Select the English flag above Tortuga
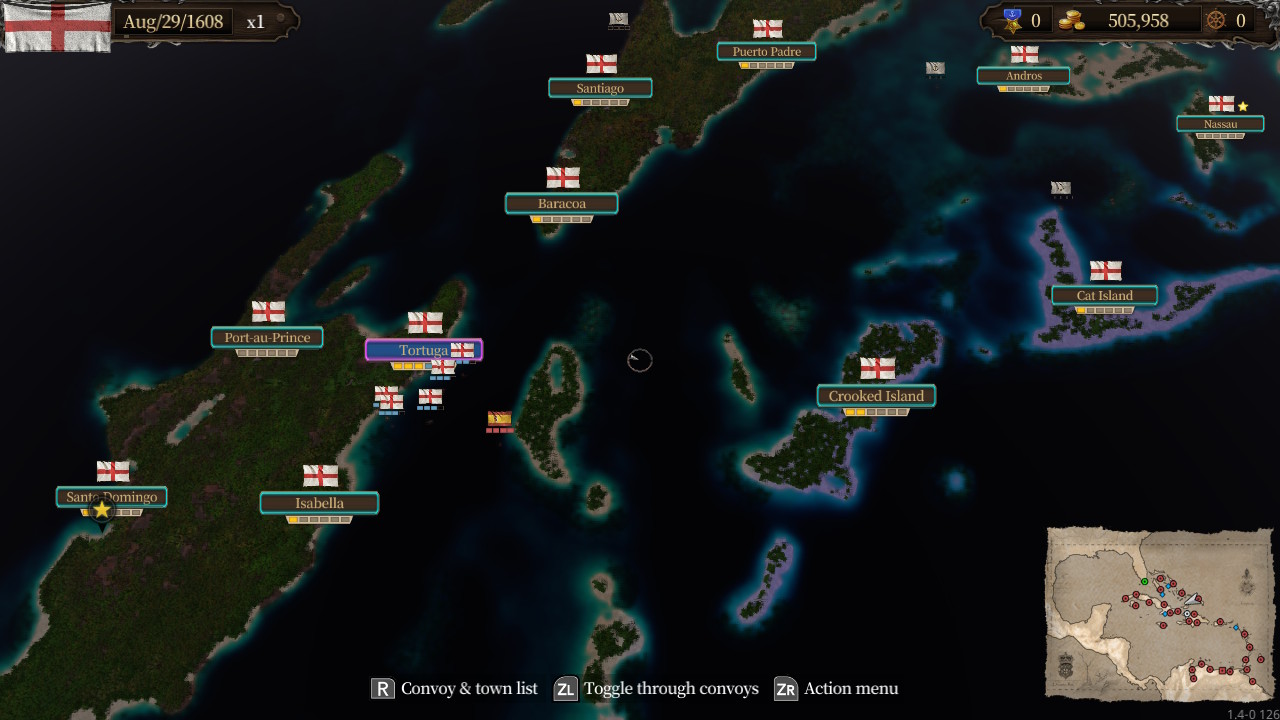The height and width of the screenshot is (720, 1280). 425,322
